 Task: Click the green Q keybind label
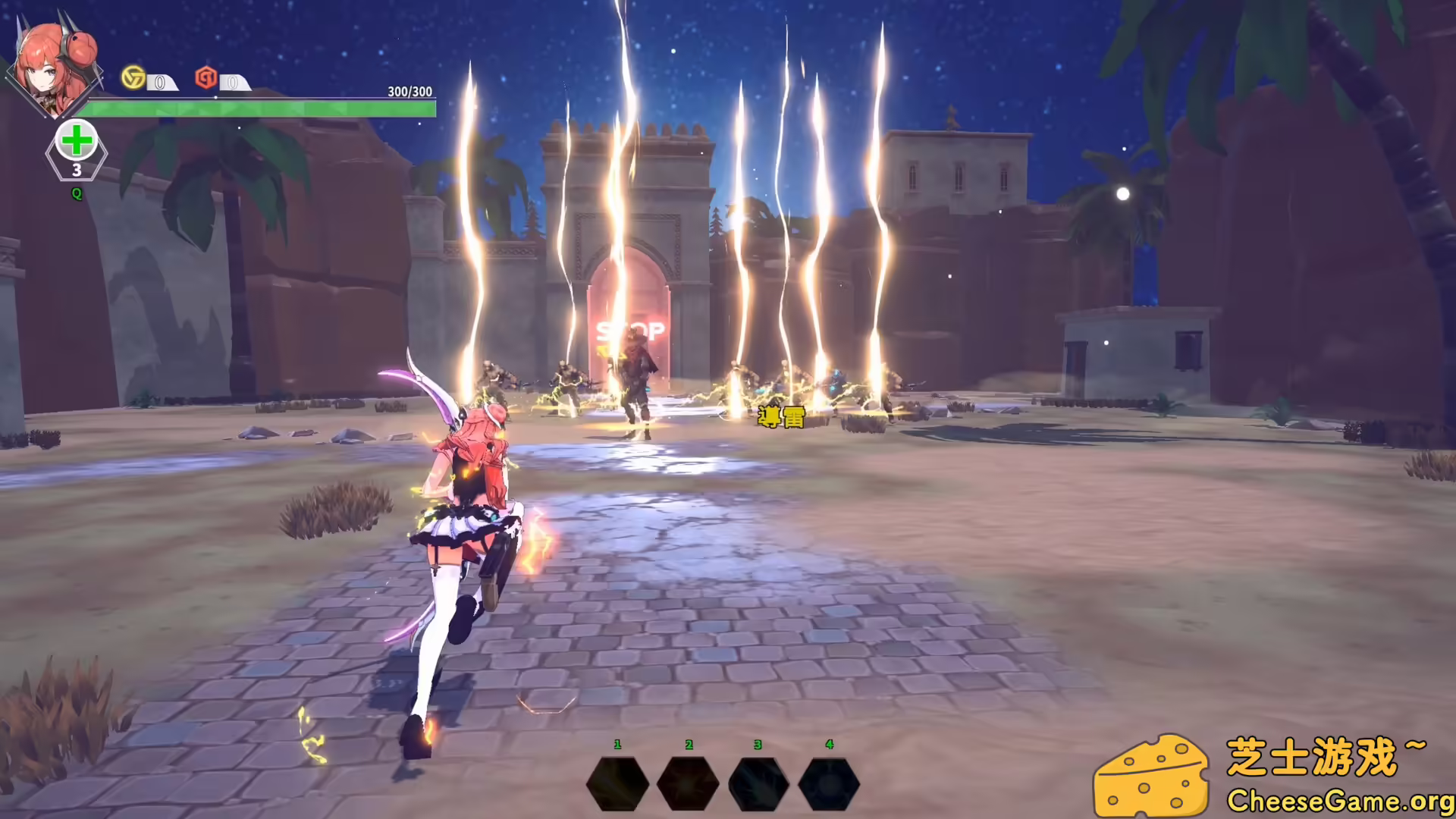tap(75, 195)
